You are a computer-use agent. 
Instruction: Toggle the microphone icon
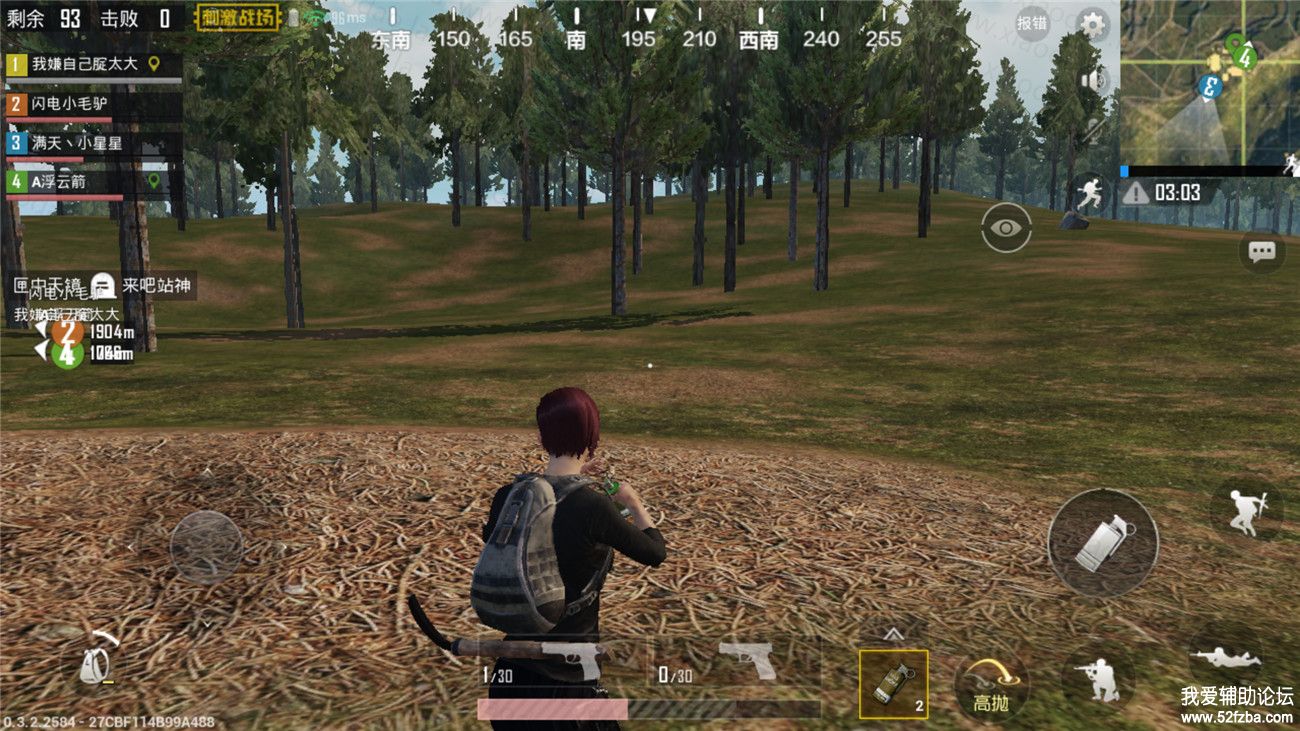[x=1093, y=129]
